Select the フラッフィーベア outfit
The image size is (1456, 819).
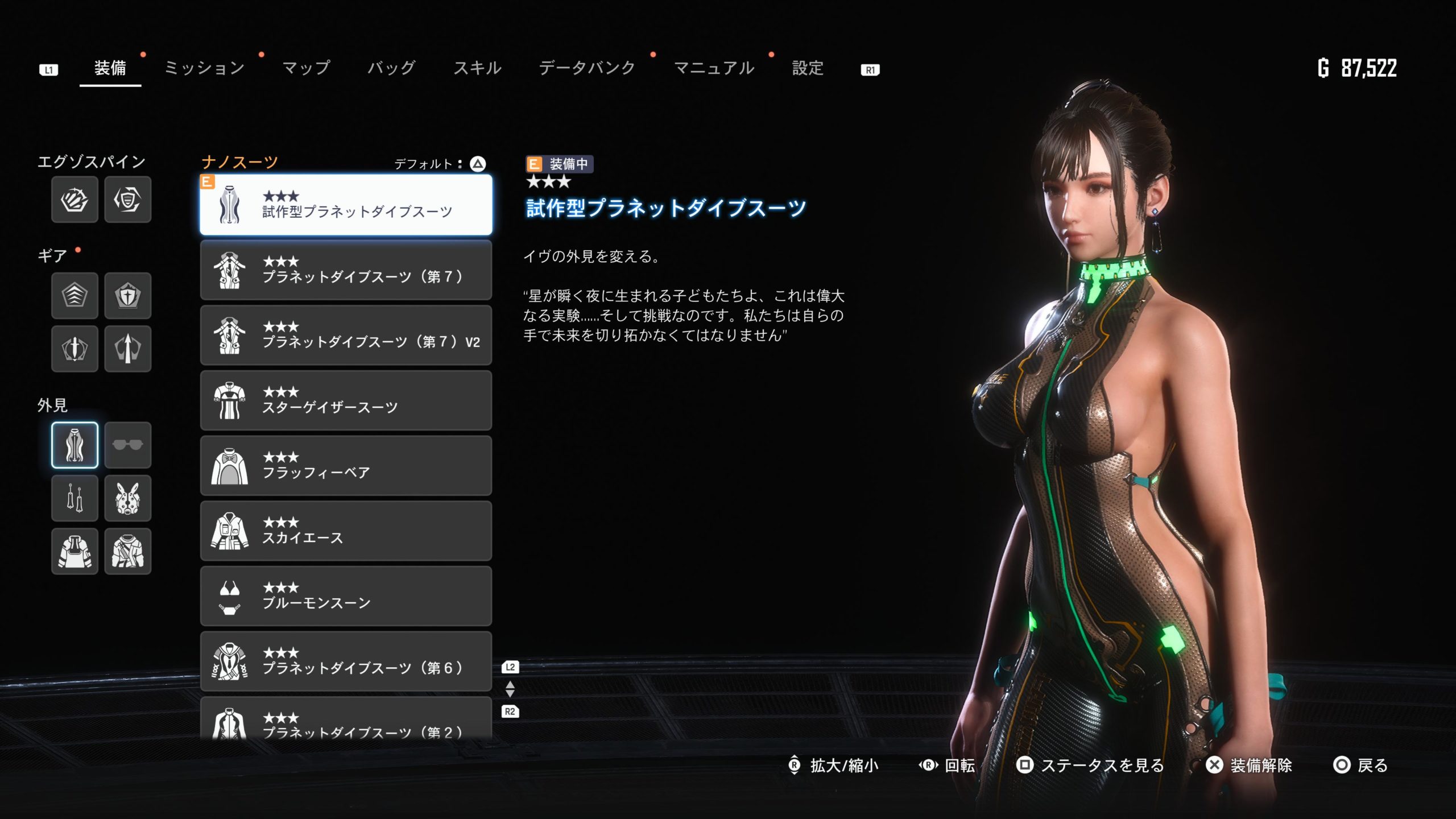coord(346,466)
